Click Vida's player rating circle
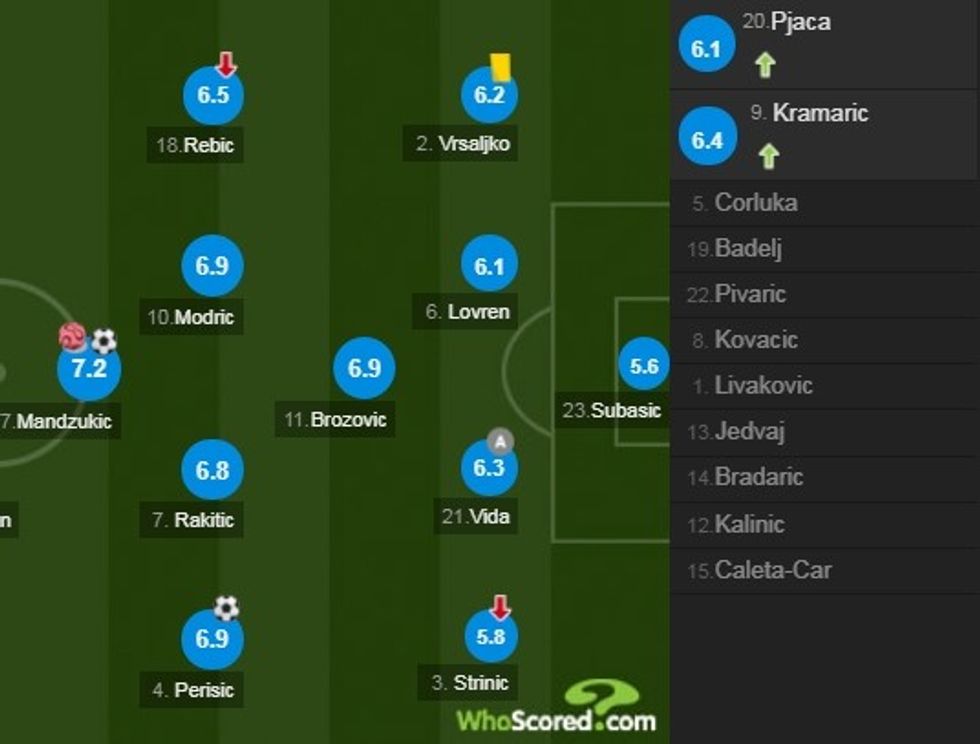The width and height of the screenshot is (980, 744). click(490, 467)
